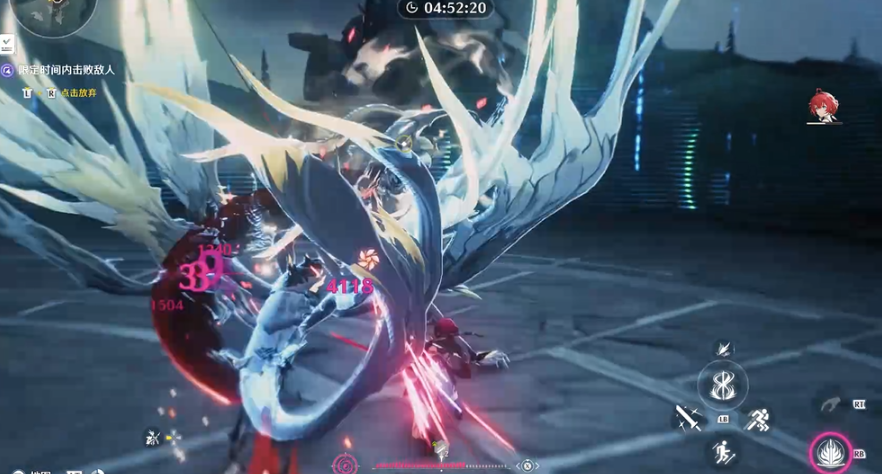This screenshot has height=474, width=882.
Task: Tap the sword basic attack button
Action: (x=686, y=419)
